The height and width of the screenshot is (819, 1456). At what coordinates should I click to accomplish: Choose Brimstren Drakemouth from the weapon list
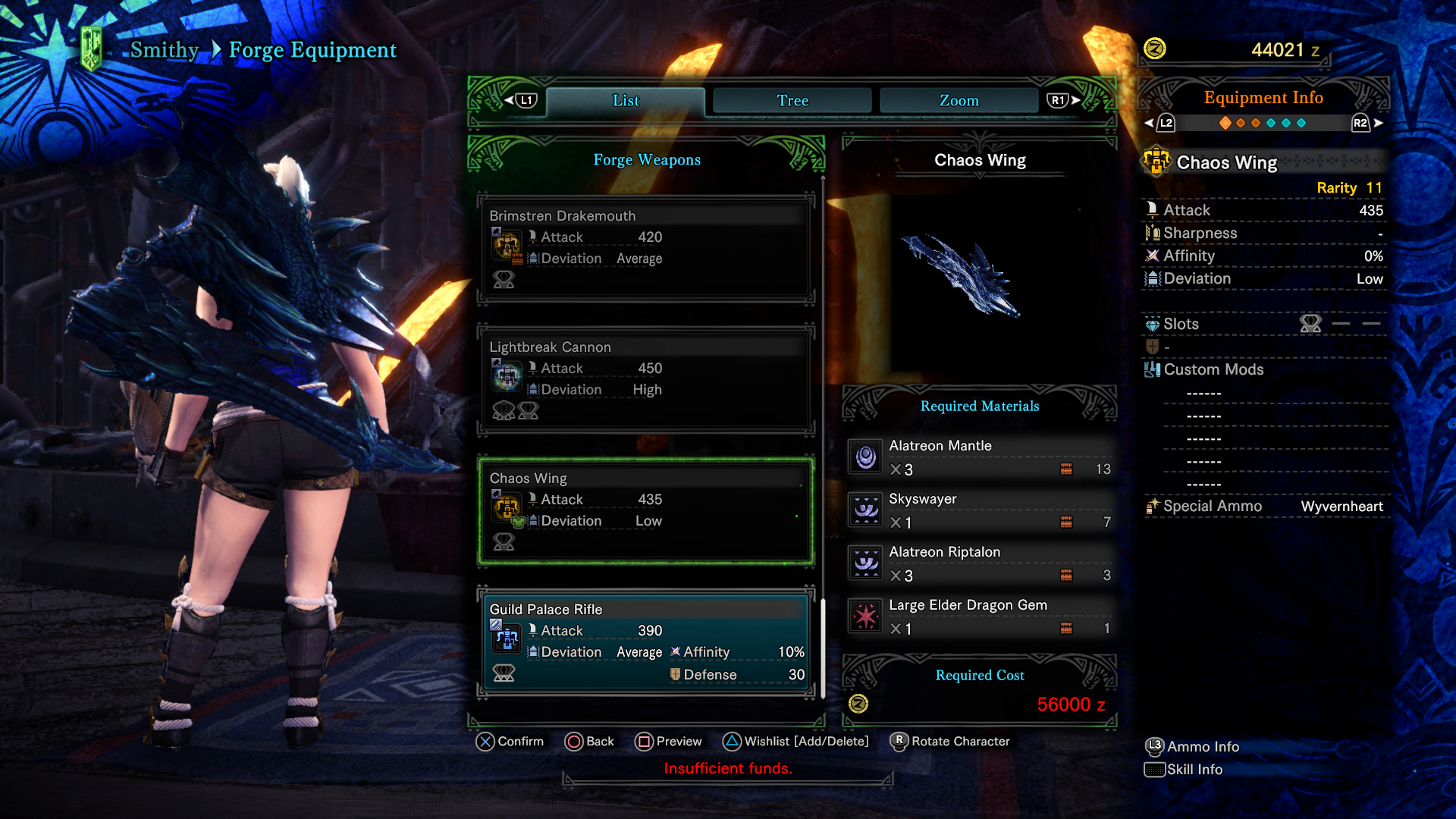click(x=646, y=248)
